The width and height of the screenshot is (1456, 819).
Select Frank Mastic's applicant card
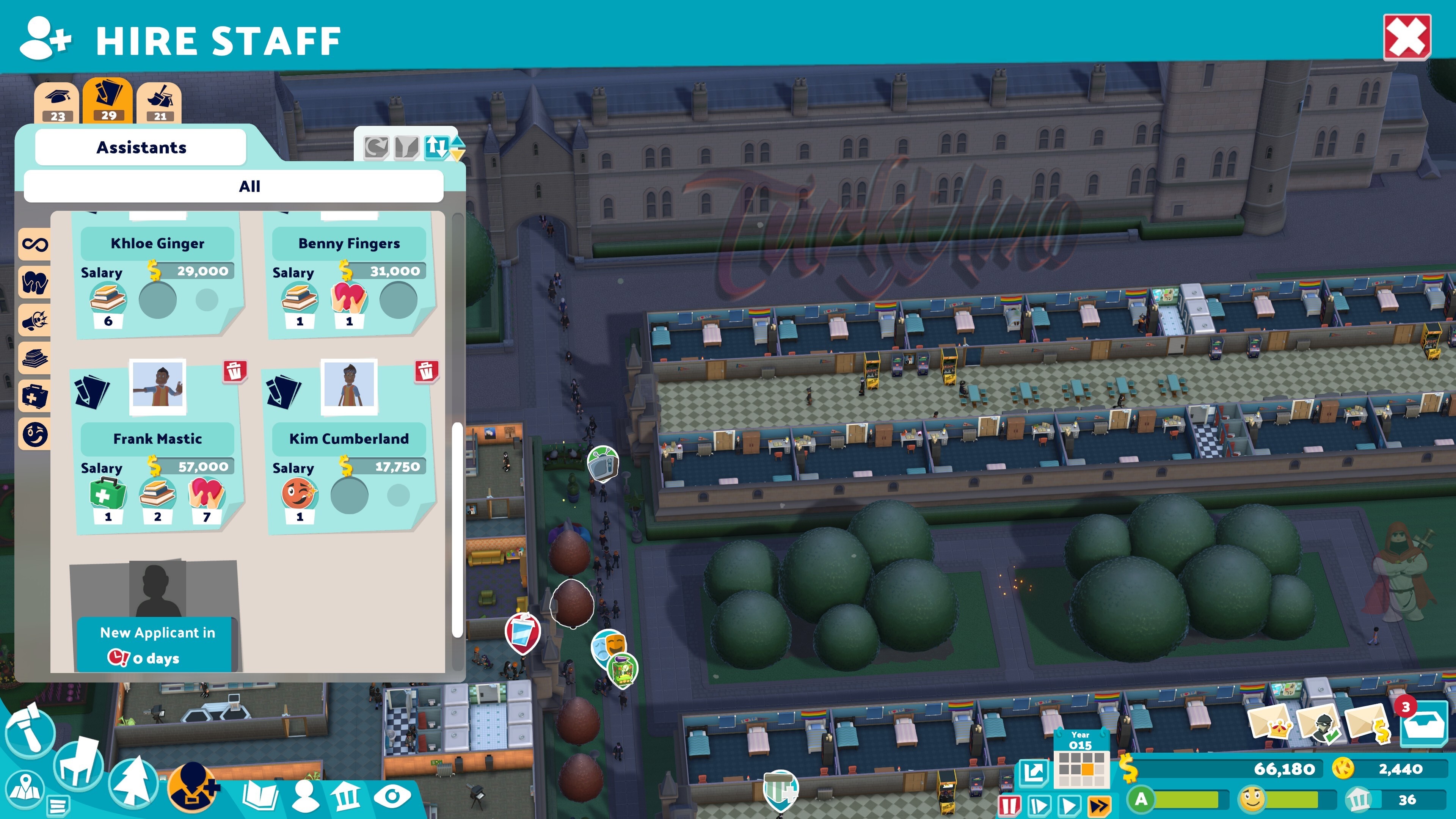point(157,447)
